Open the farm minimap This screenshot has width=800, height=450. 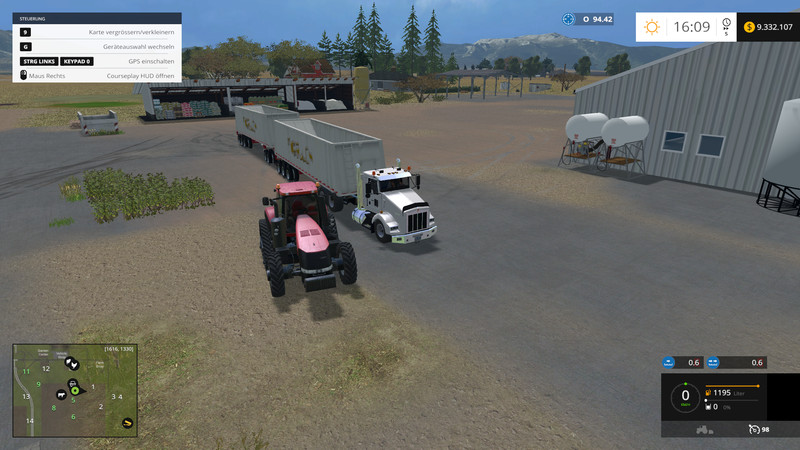(x=75, y=390)
